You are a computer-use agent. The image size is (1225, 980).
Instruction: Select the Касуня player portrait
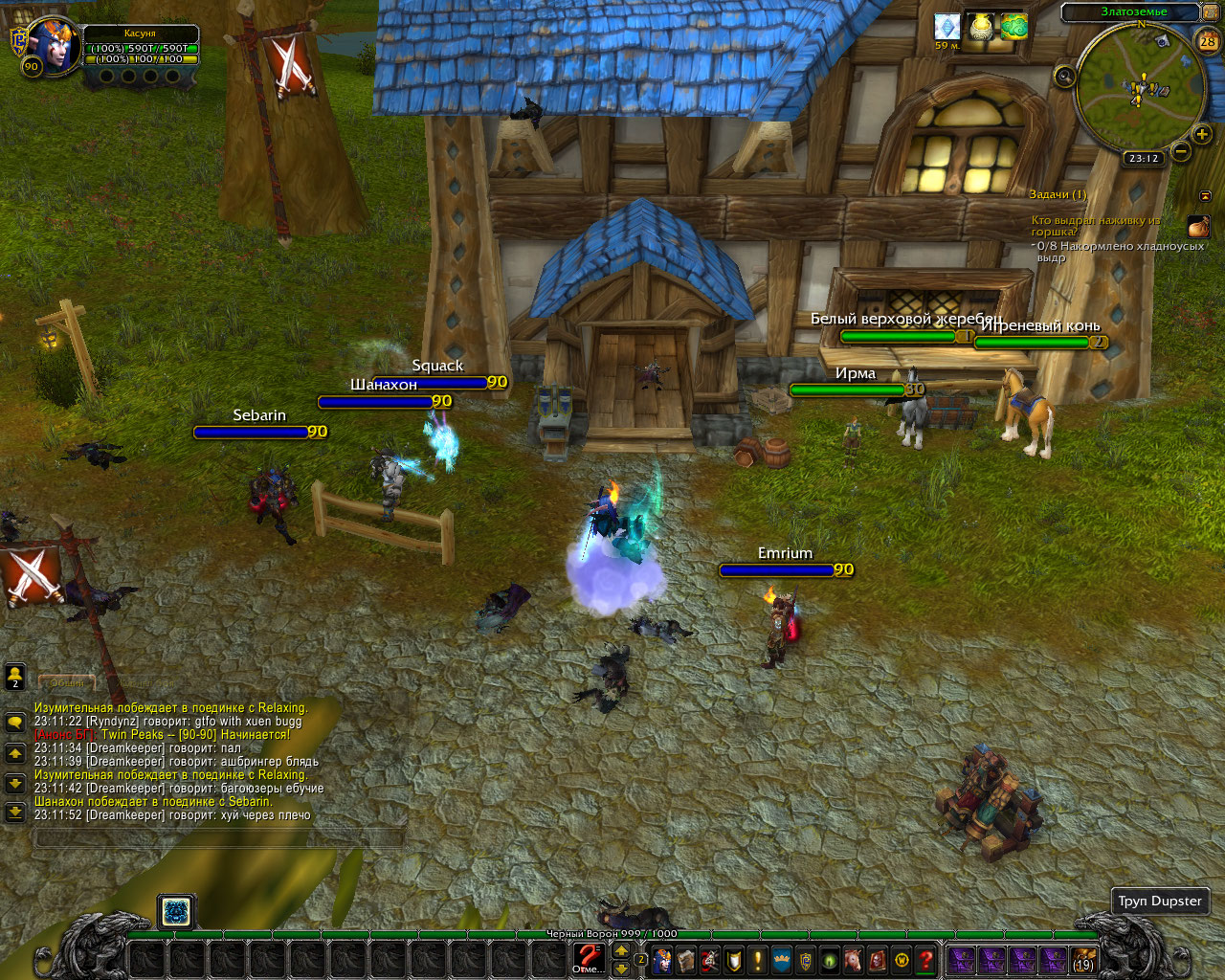[x=48, y=43]
